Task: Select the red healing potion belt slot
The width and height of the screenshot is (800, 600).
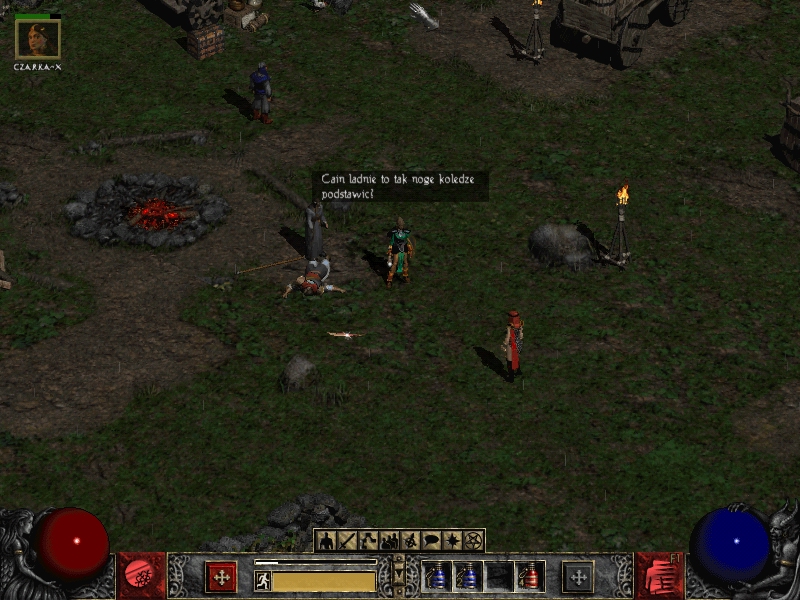Action: 530,577
